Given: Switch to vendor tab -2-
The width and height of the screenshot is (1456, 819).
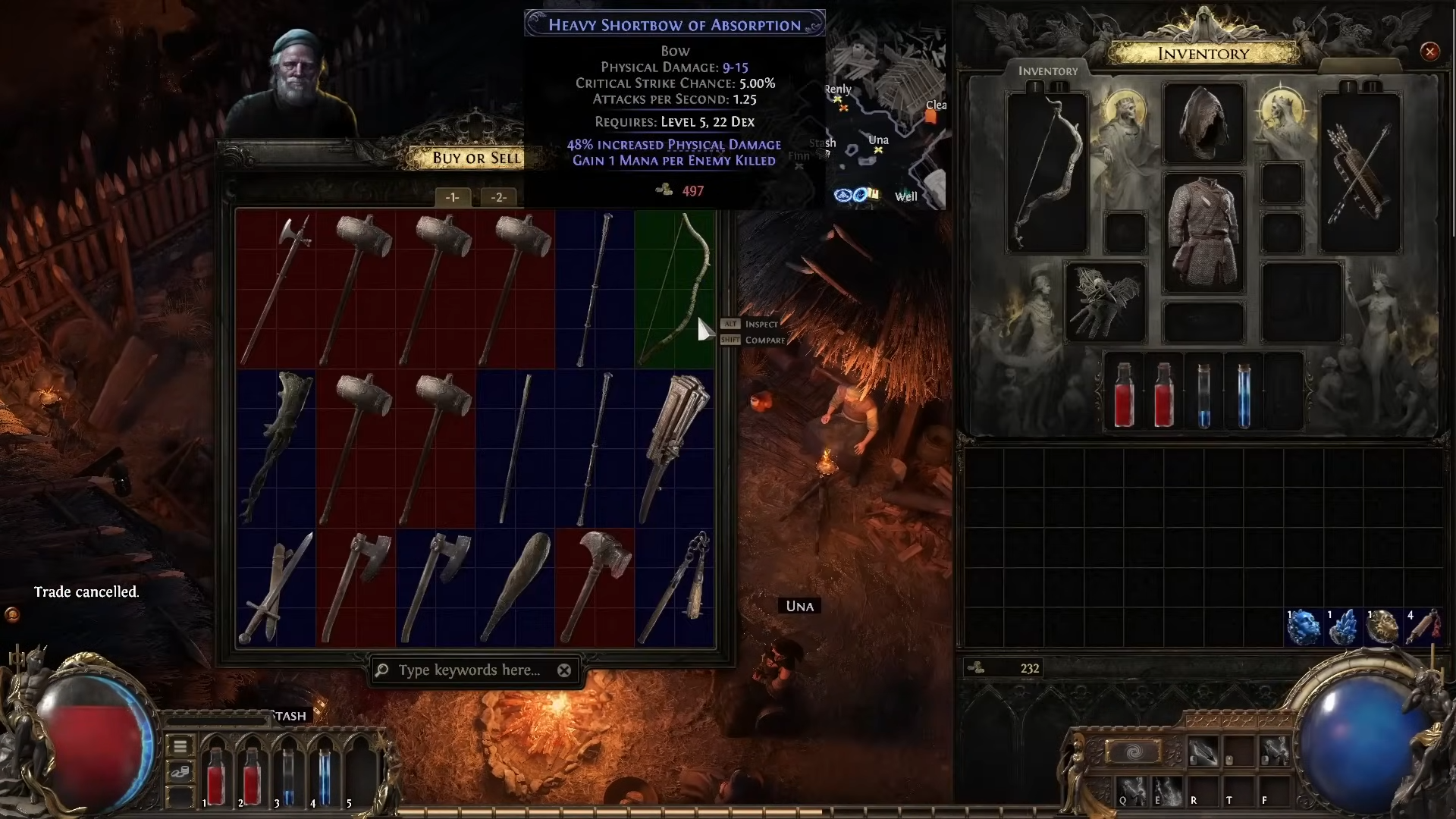Looking at the screenshot, I should [x=499, y=197].
